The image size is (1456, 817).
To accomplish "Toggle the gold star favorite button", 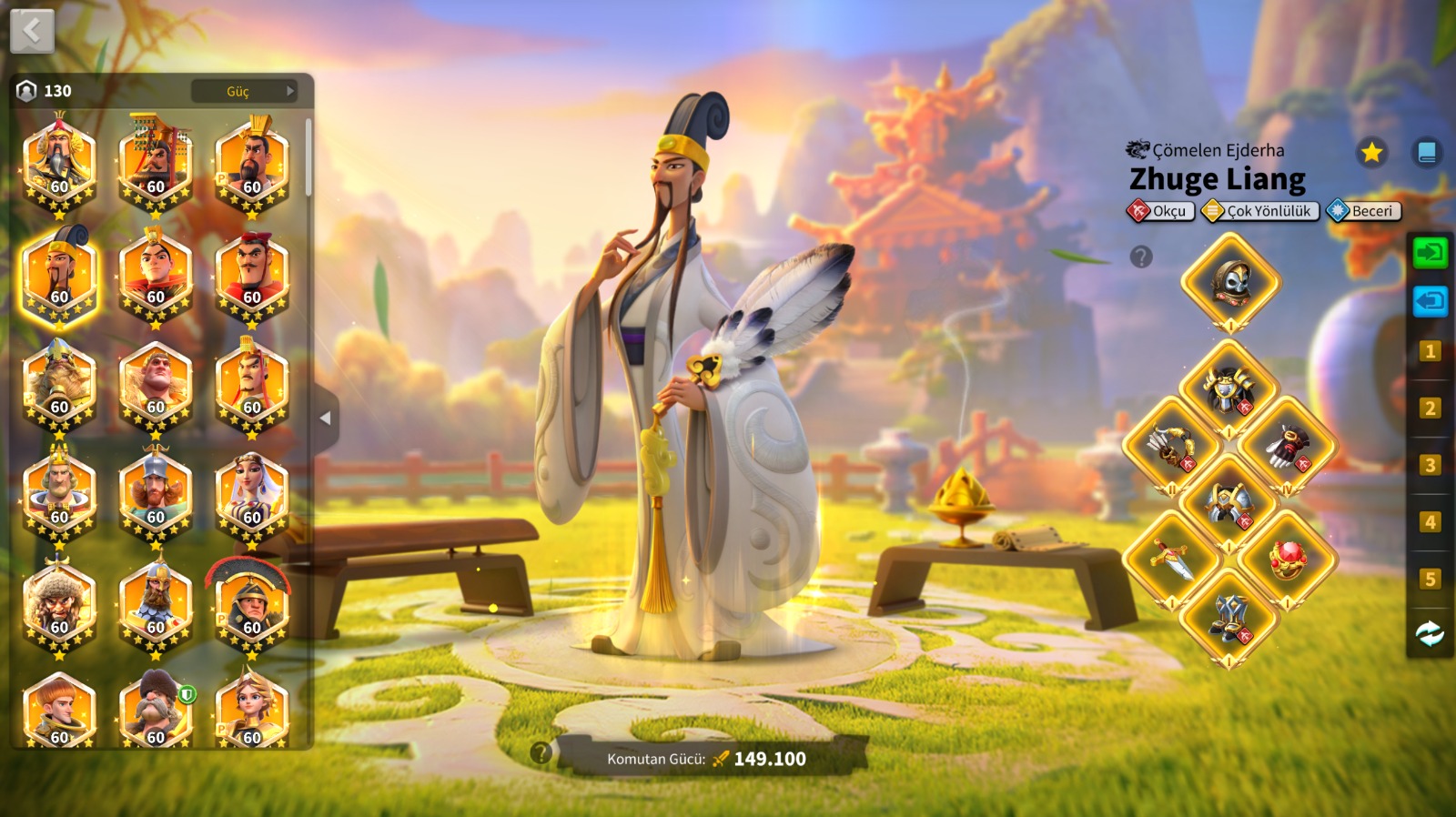I will (1371, 152).
